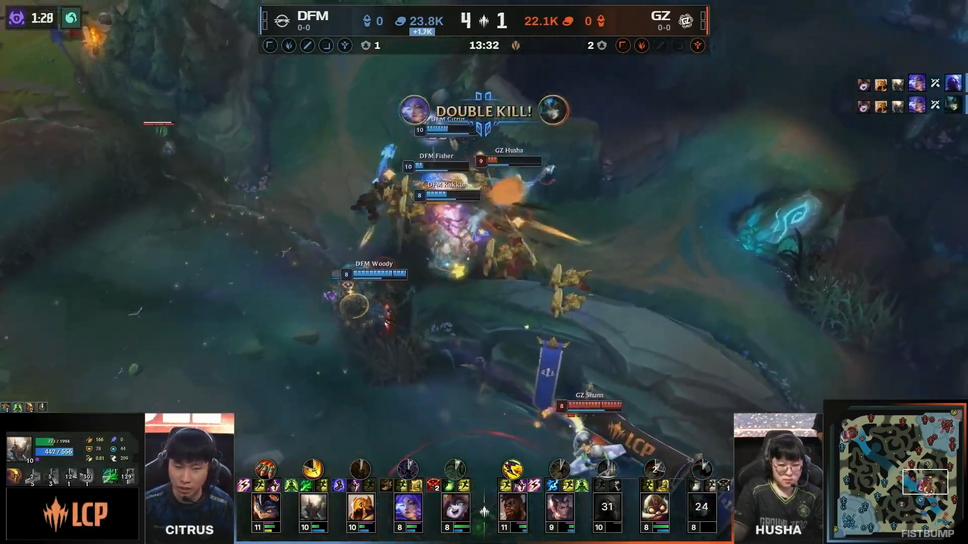Select the dead champion portrait showing 24
Image resolution: width=968 pixels, height=544 pixels.
click(x=701, y=508)
